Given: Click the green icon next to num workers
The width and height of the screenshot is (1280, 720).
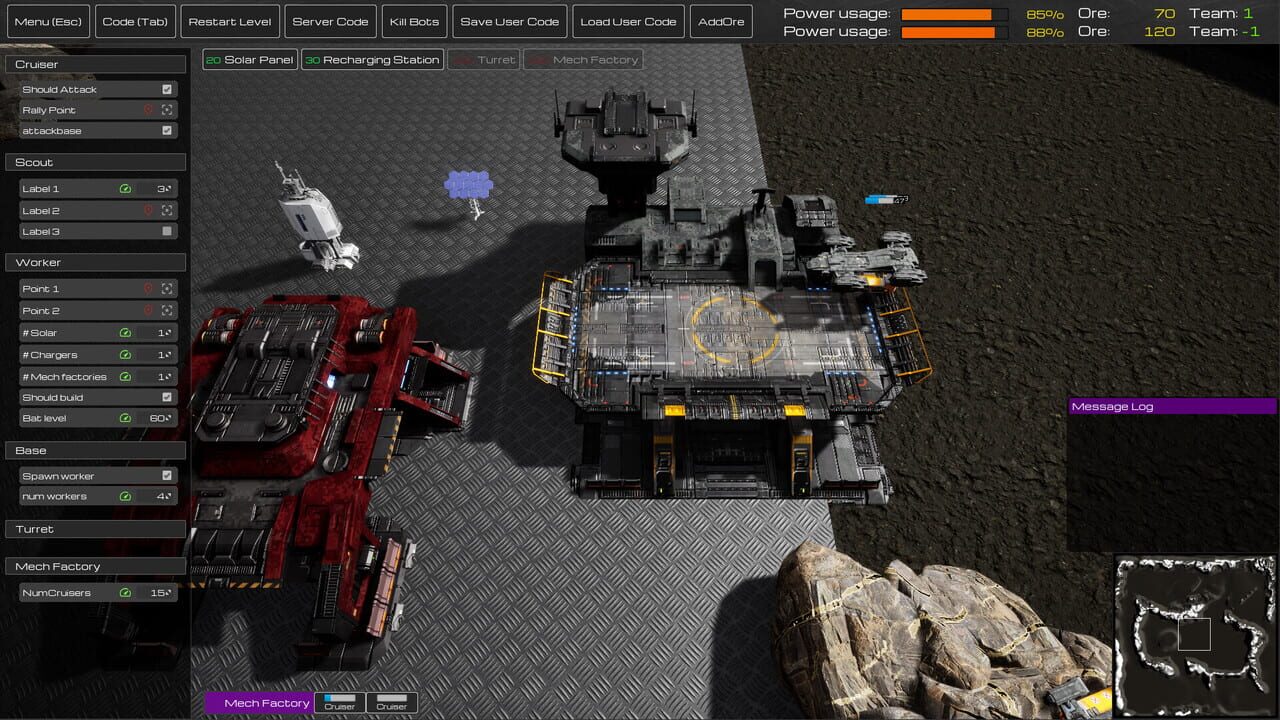Looking at the screenshot, I should pyautogui.click(x=125, y=495).
